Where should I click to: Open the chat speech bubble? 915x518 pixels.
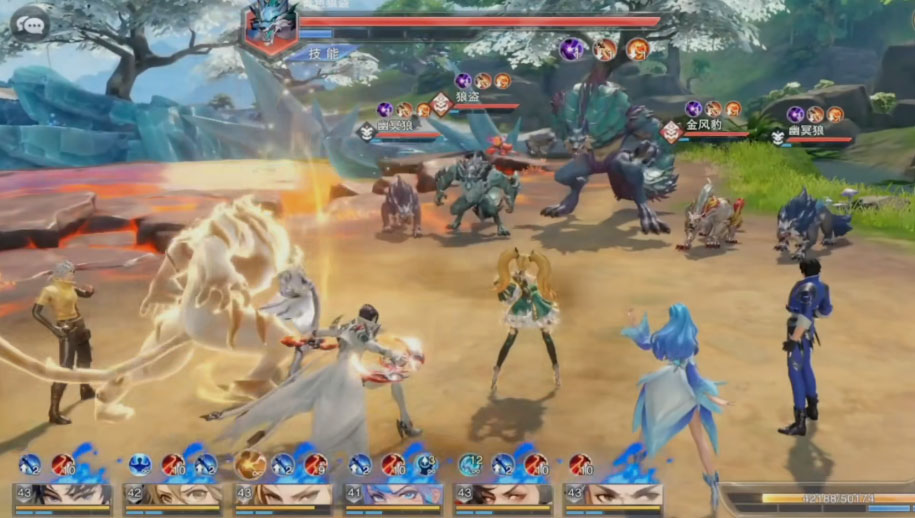(x=30, y=24)
